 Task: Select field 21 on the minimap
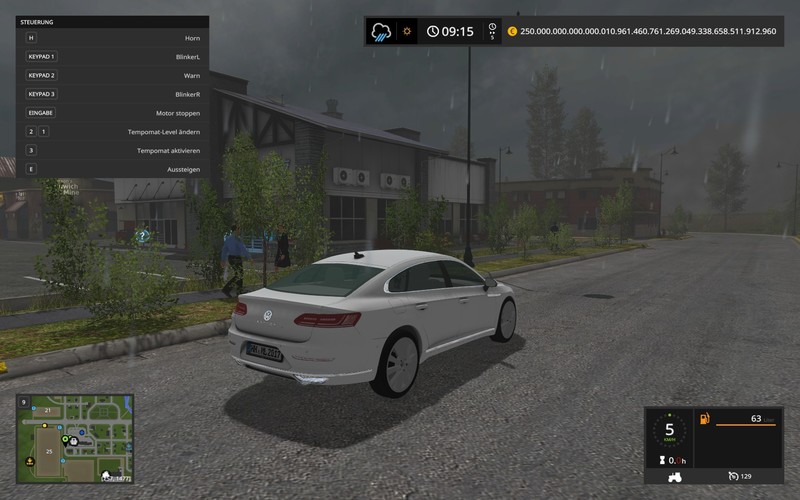46,410
